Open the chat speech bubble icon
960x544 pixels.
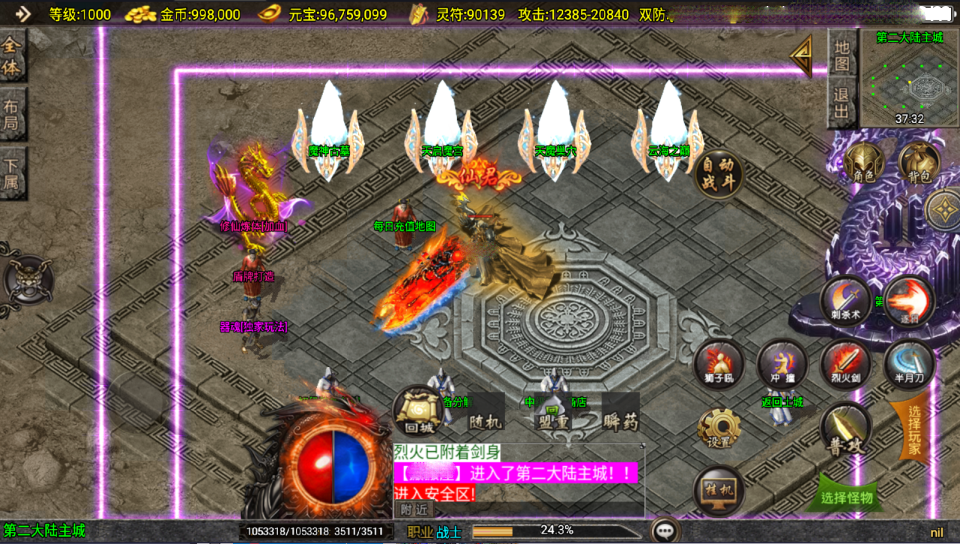664,530
